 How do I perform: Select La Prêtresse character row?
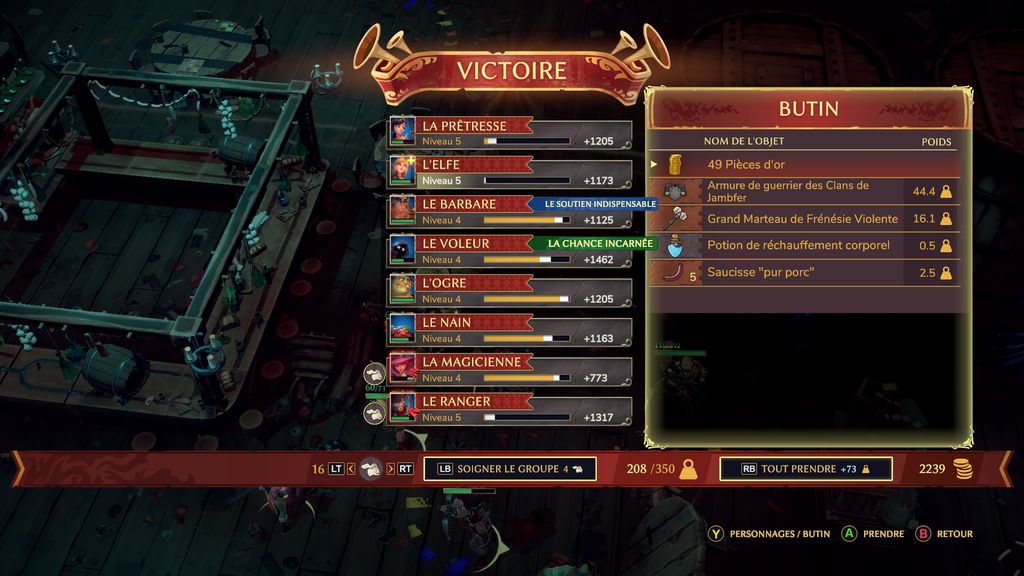click(510, 134)
